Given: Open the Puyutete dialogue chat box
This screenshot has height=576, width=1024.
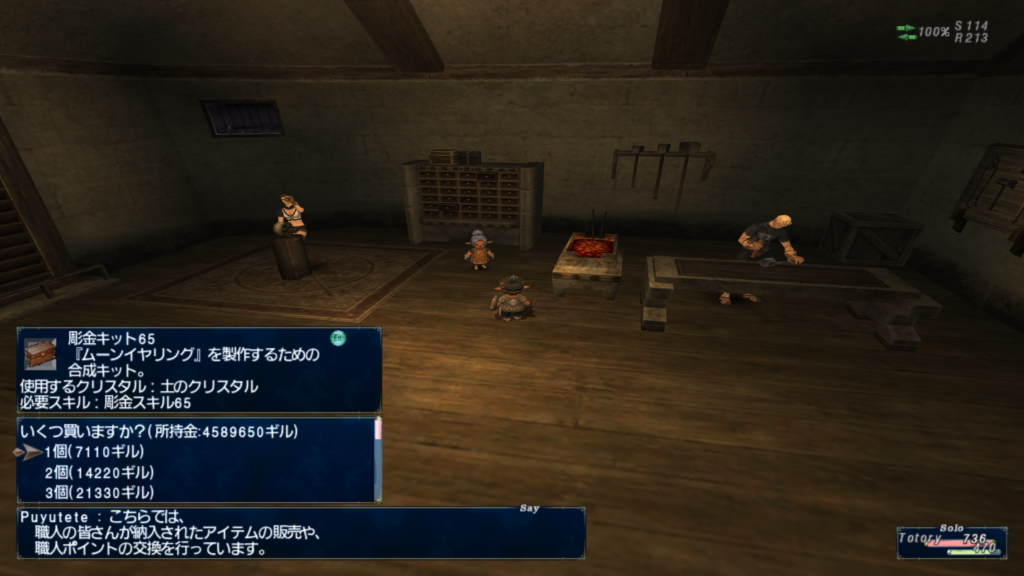Looking at the screenshot, I should [x=300, y=533].
